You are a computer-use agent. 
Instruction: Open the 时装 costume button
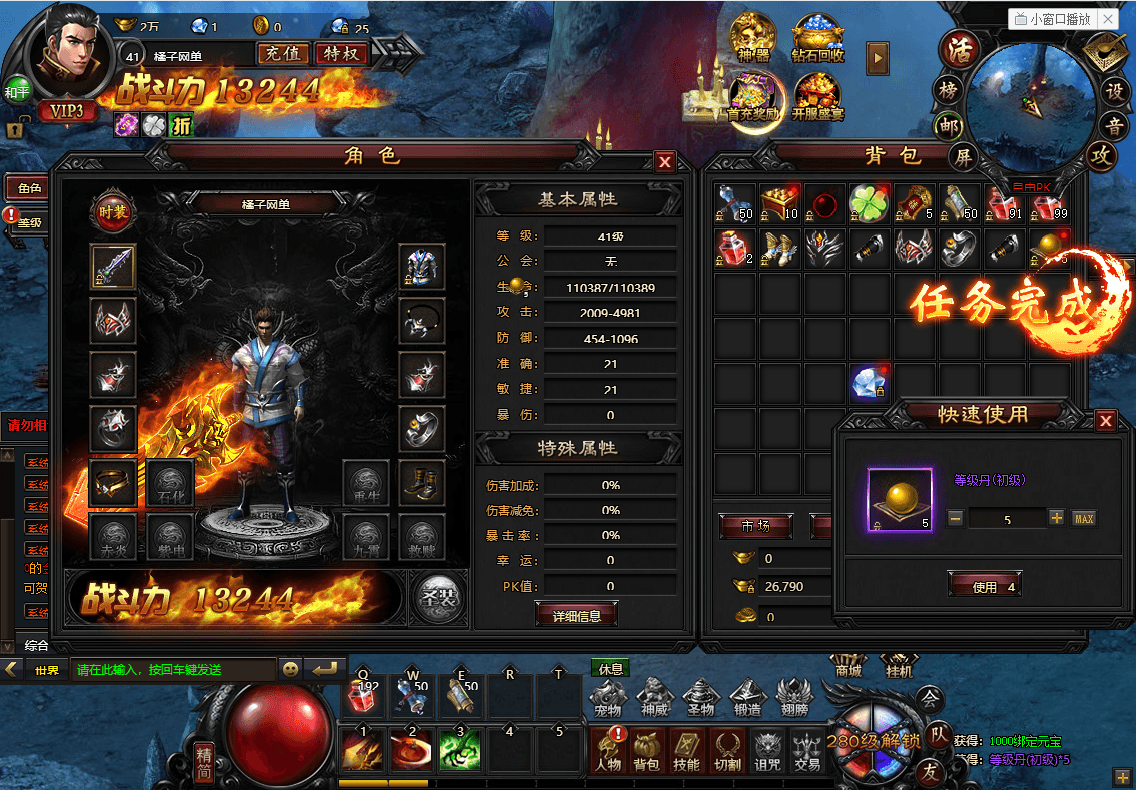coord(111,211)
